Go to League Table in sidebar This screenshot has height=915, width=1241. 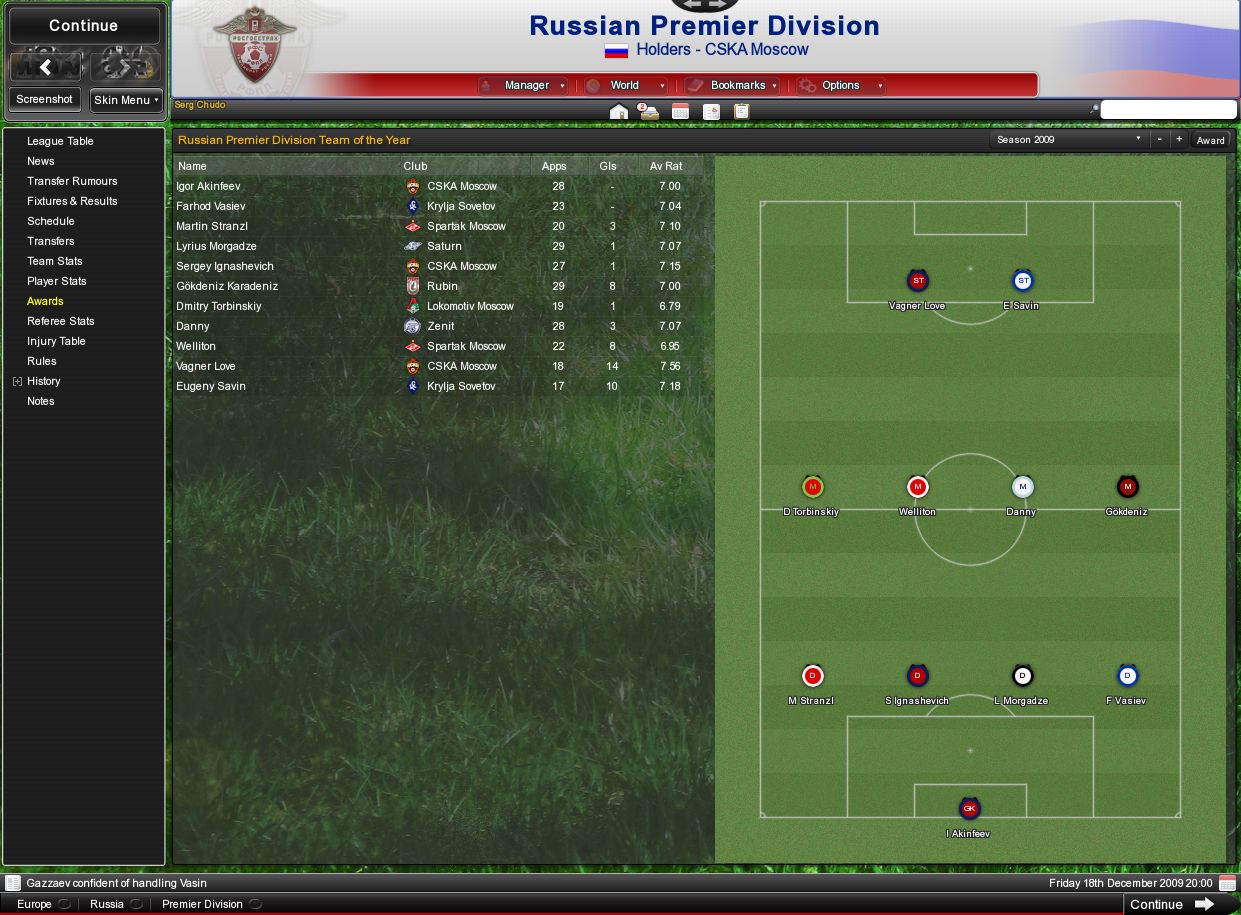(x=60, y=141)
